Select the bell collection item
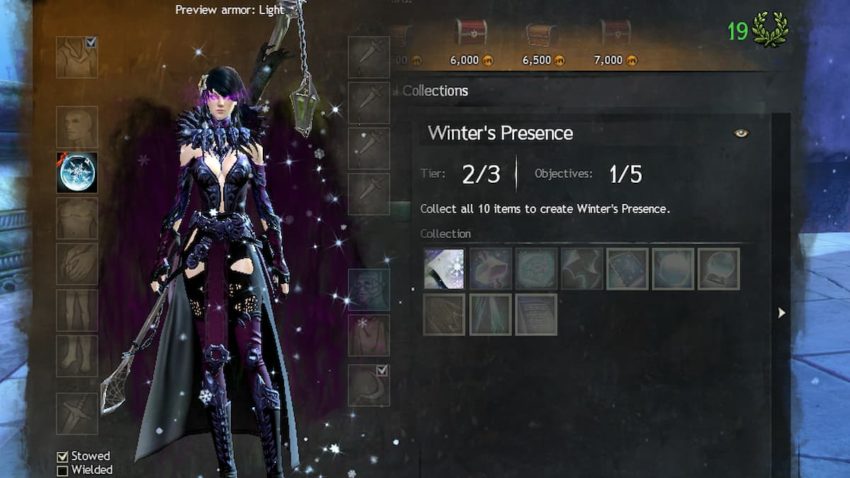 point(490,269)
